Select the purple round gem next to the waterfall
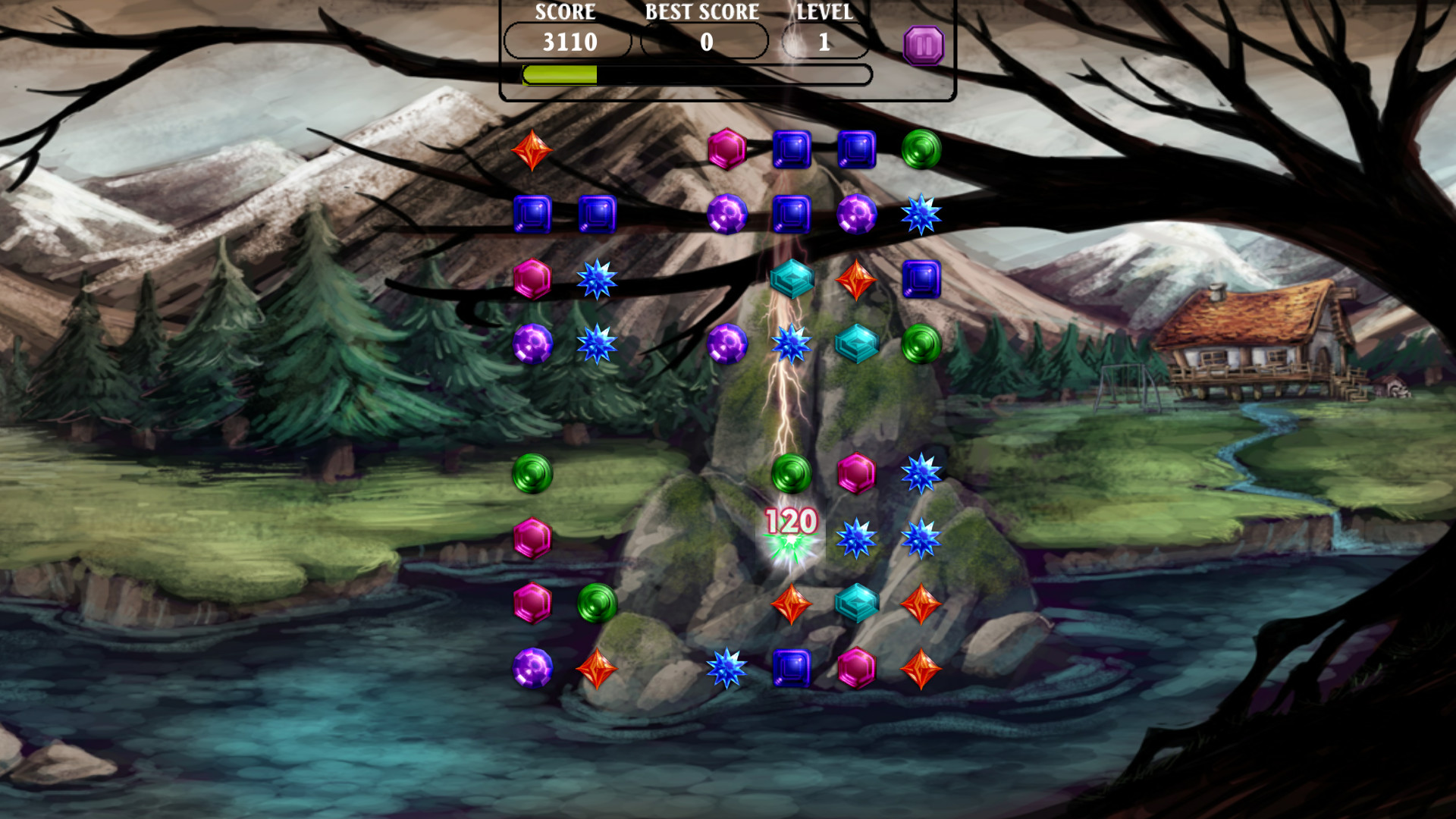1456x819 pixels. click(x=726, y=345)
